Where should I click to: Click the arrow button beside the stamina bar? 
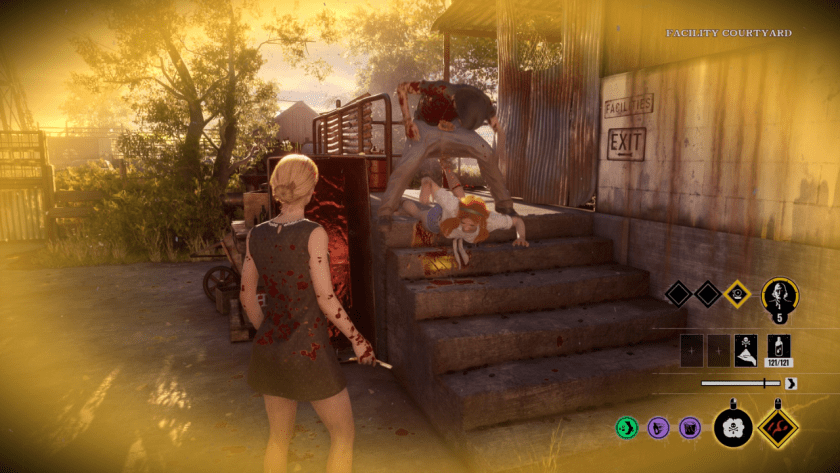[792, 382]
